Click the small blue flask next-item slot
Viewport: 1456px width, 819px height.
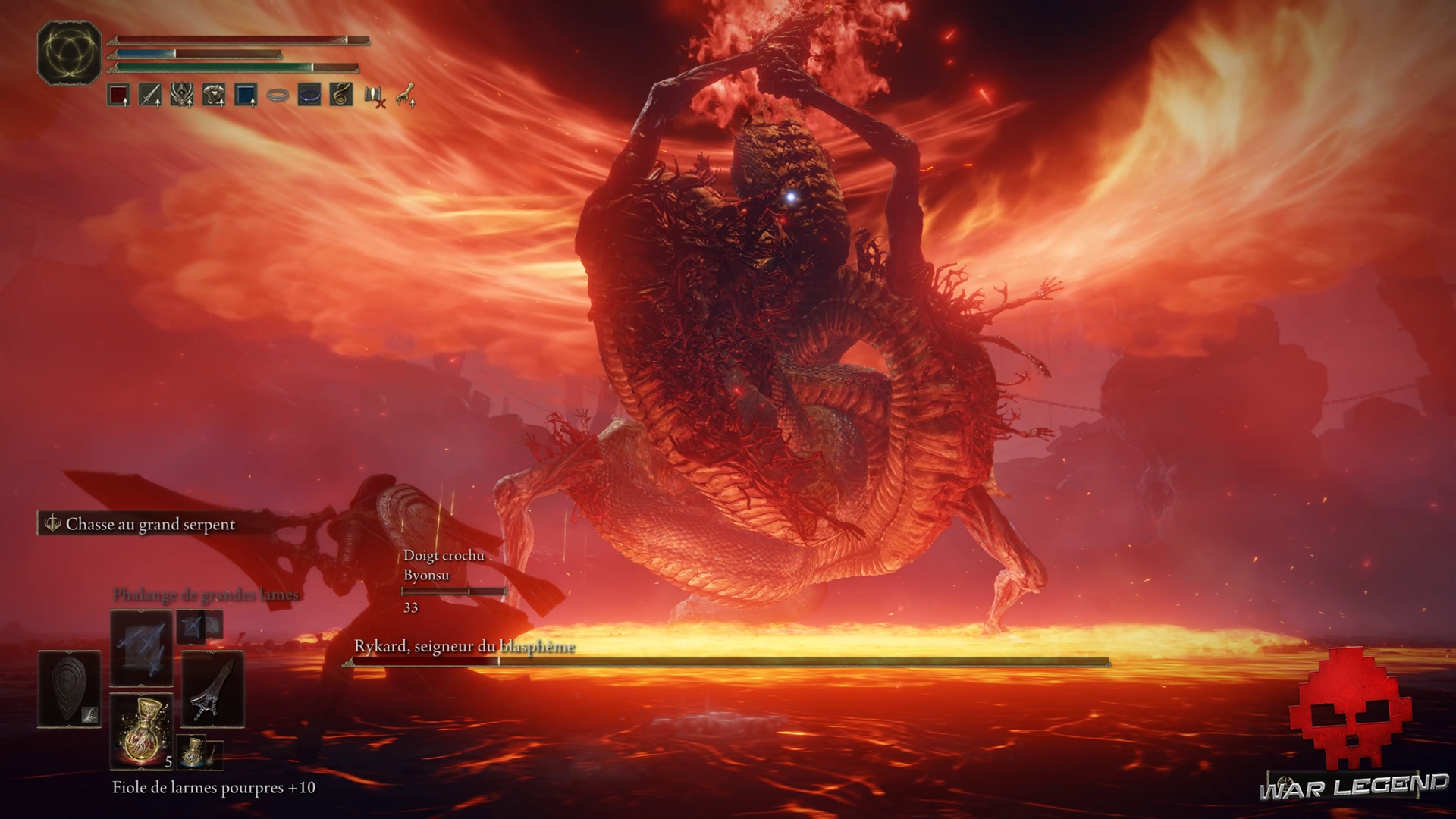click(193, 751)
